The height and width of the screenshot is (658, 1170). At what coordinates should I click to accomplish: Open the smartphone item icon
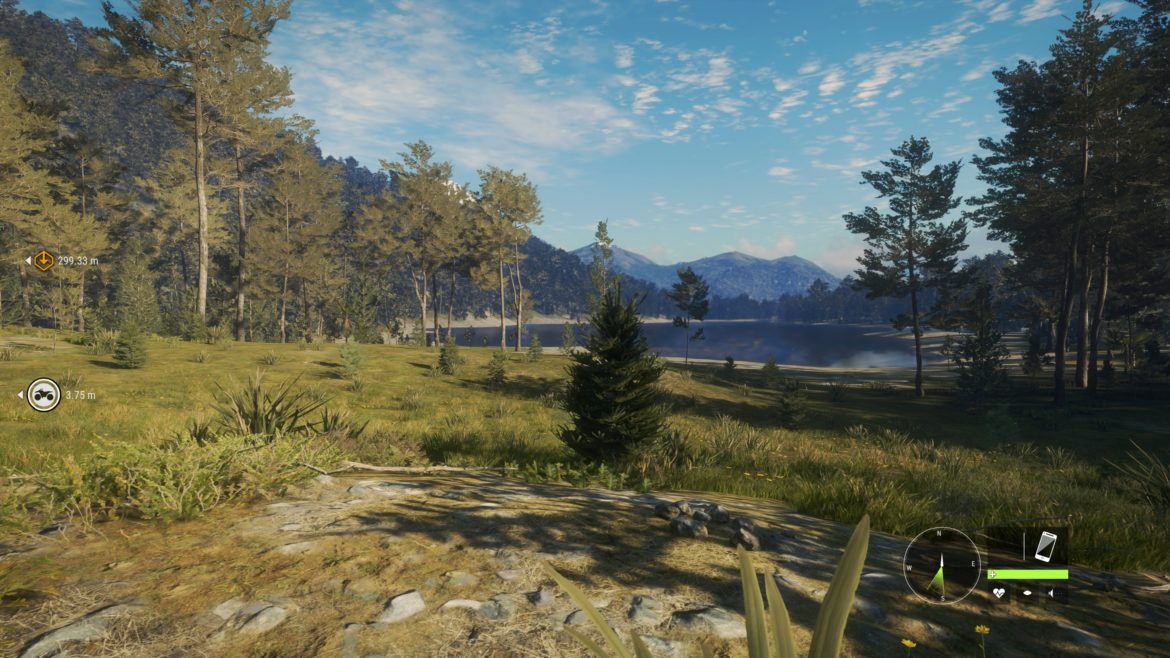click(1045, 546)
